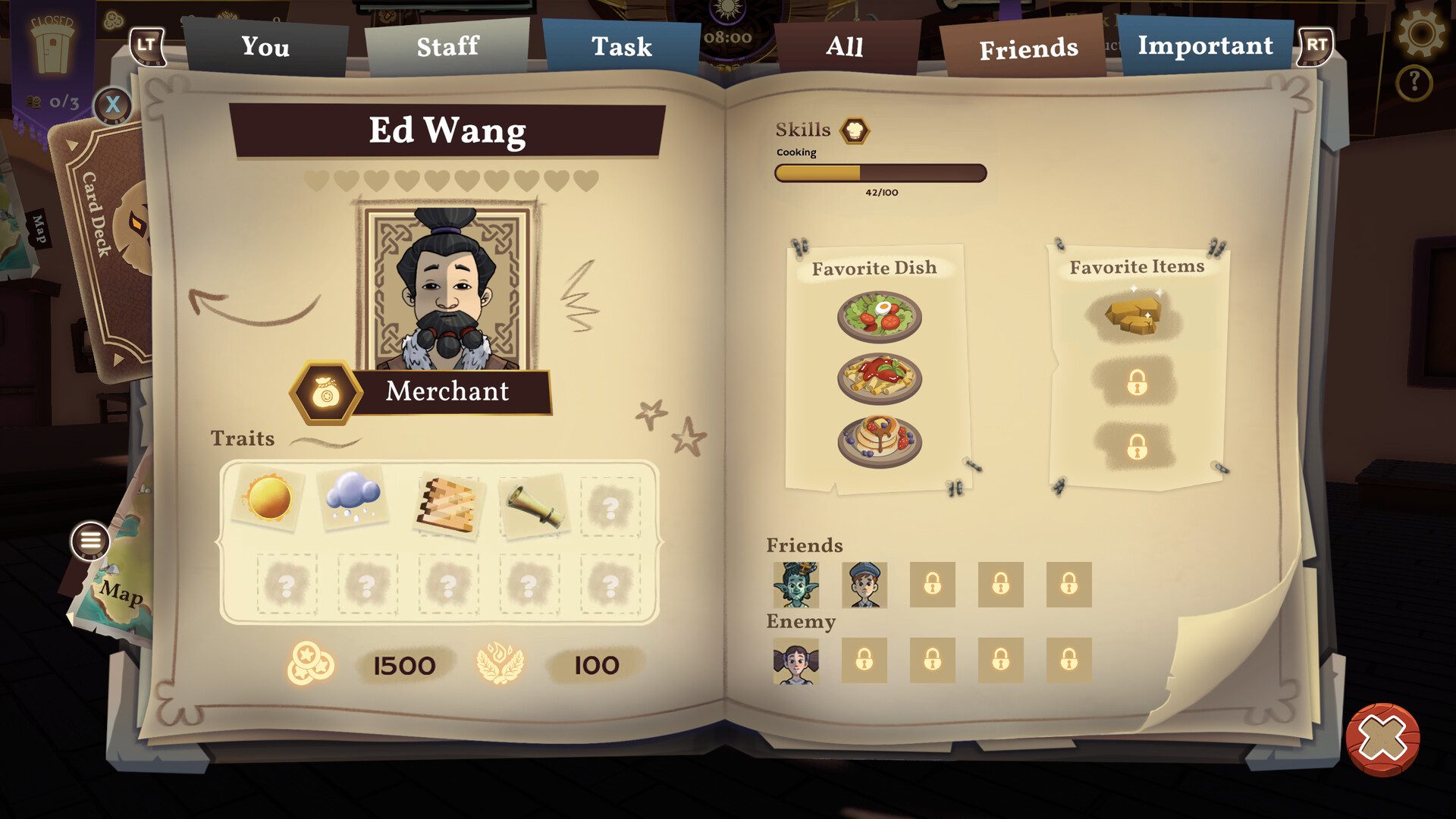Screen dimensions: 1456x819
Task: Switch to the Important tab
Action: coord(1205,45)
